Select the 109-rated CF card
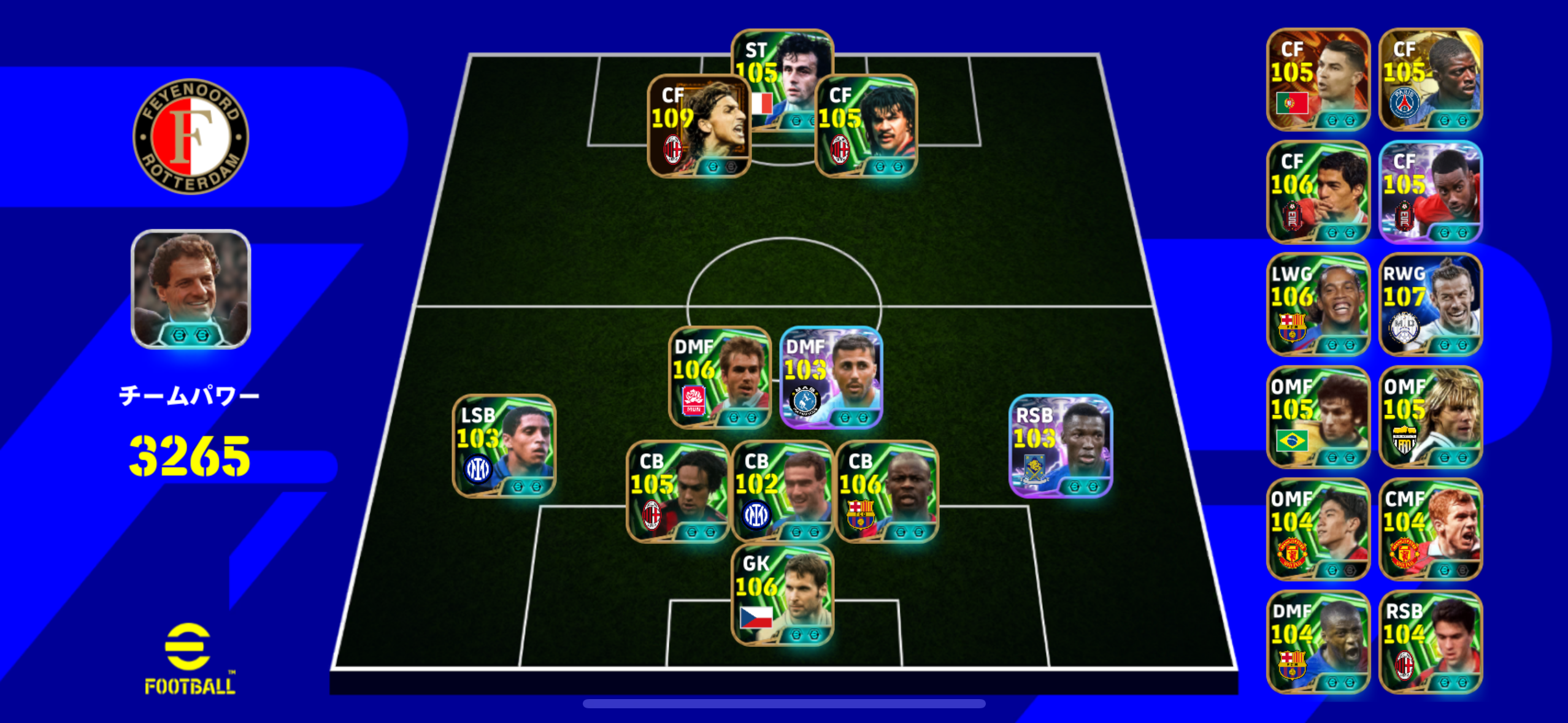 (x=698, y=126)
